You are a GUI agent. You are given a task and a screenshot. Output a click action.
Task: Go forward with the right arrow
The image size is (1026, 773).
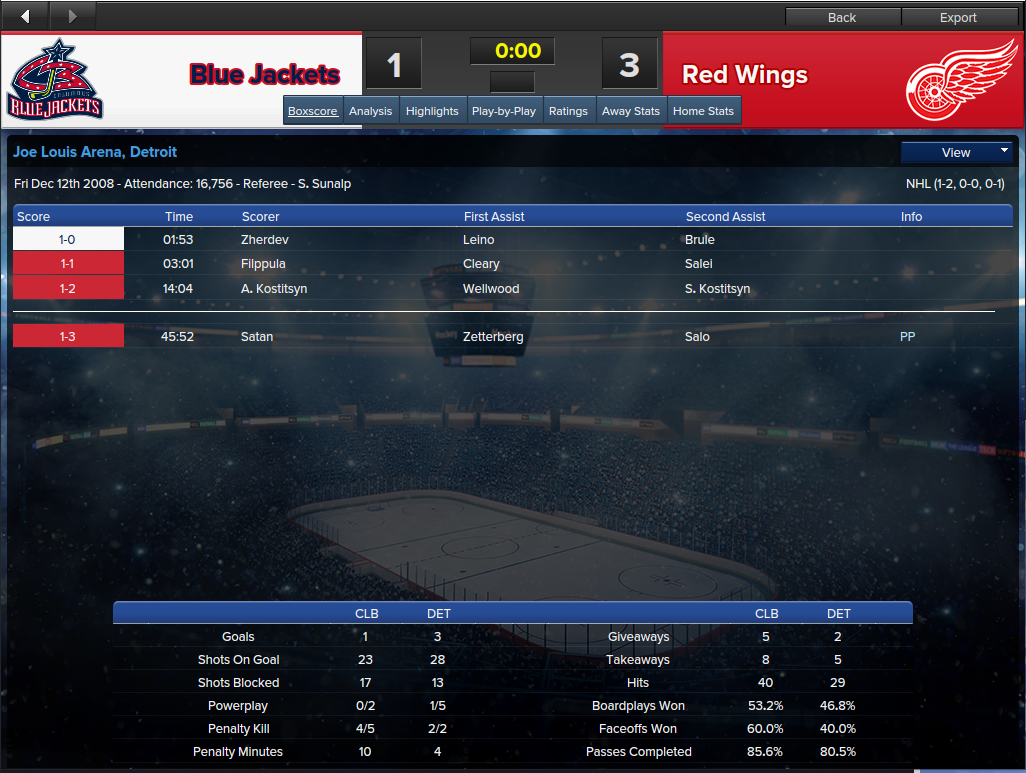click(72, 16)
